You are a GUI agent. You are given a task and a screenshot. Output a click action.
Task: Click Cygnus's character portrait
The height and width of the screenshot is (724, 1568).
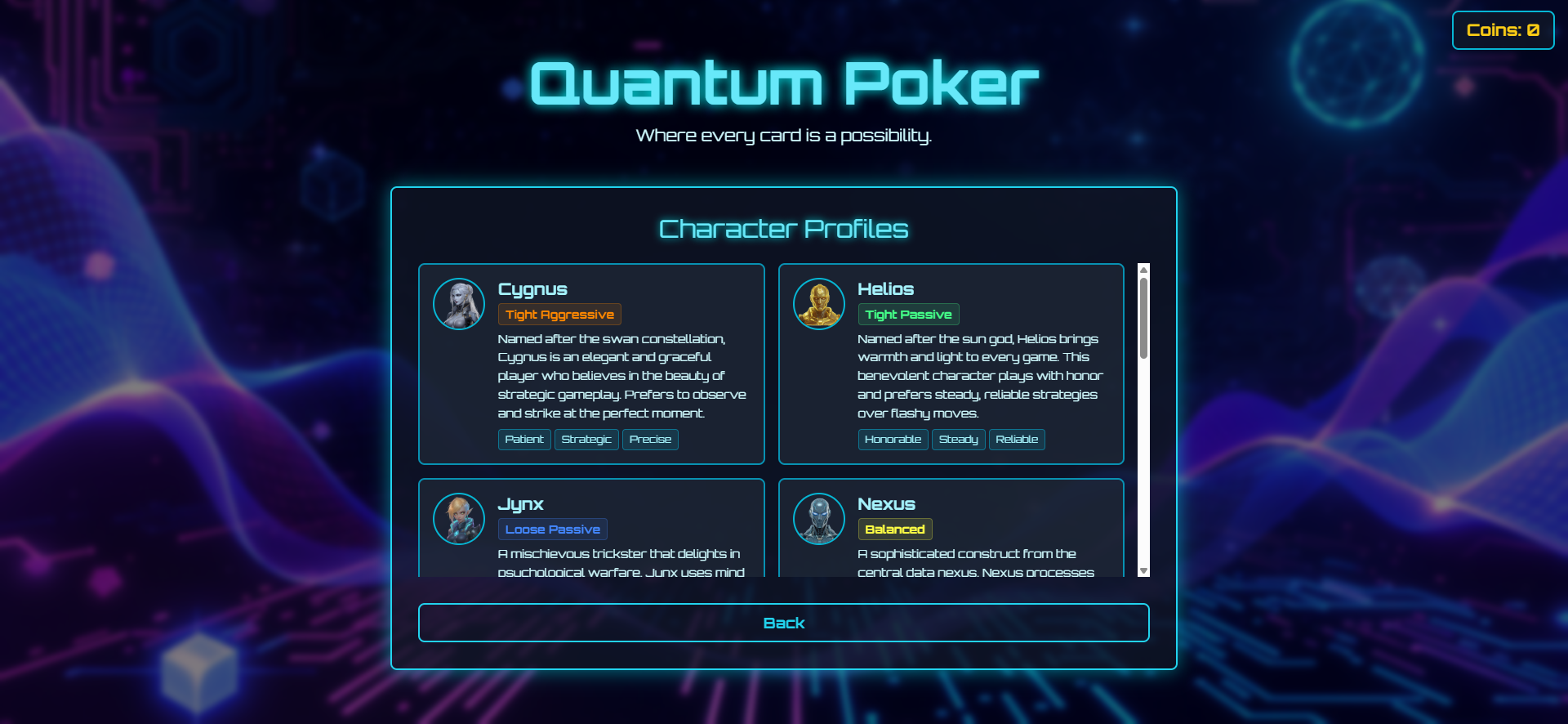click(x=459, y=303)
